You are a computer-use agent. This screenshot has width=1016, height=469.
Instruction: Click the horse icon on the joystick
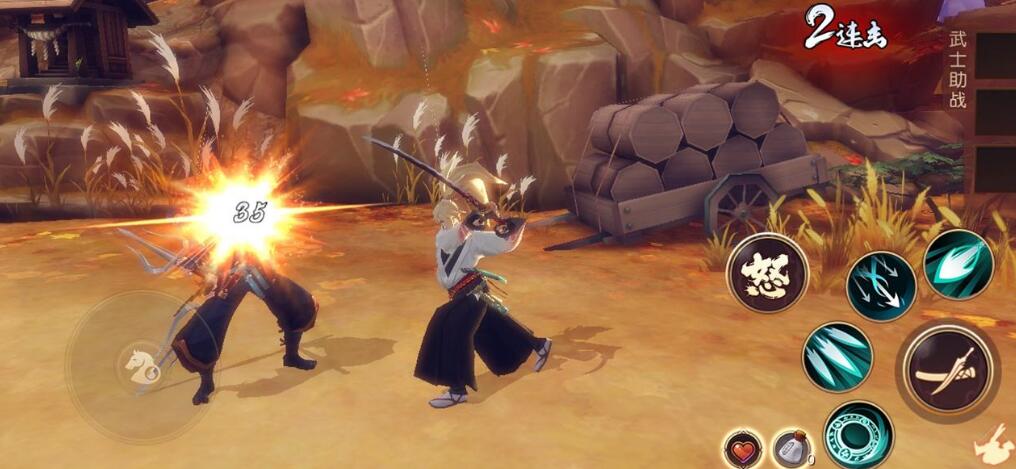(139, 365)
